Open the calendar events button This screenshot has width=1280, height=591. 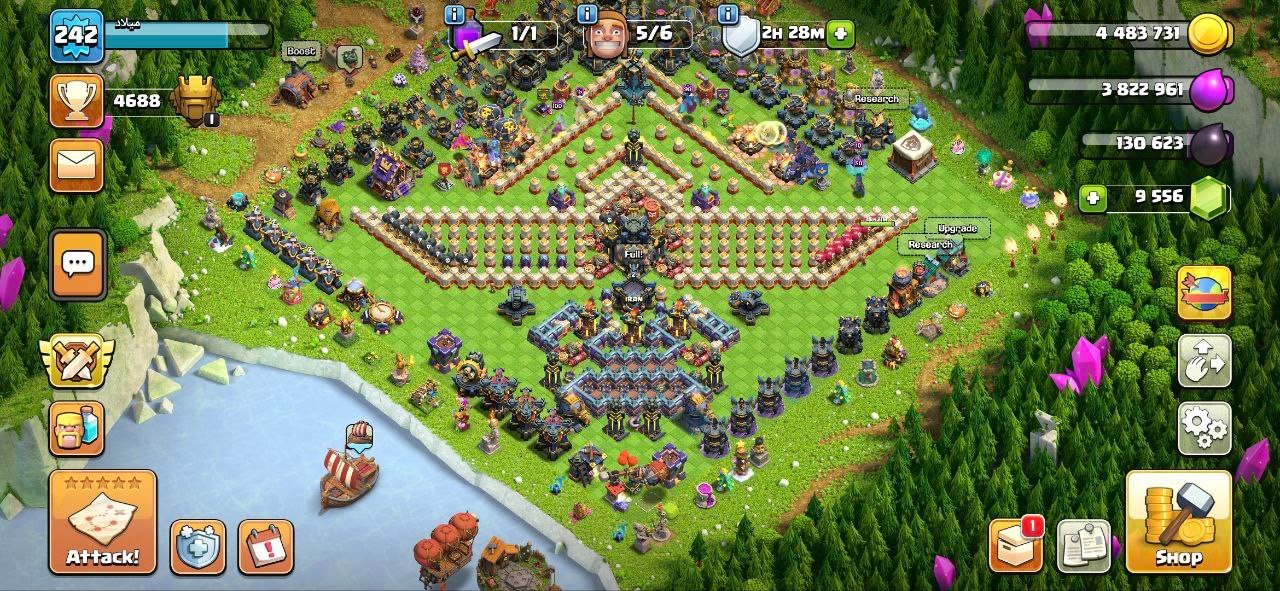click(x=266, y=547)
